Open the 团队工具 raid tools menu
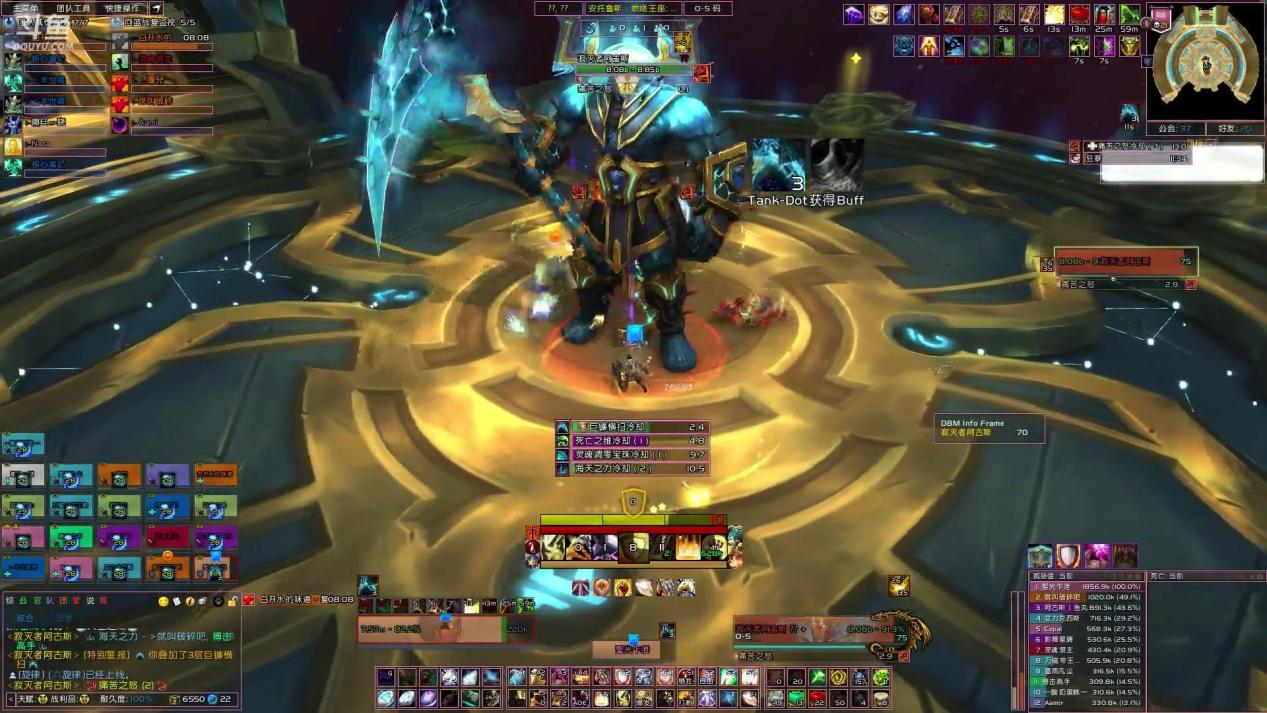This screenshot has width=1267, height=713. pos(73,8)
